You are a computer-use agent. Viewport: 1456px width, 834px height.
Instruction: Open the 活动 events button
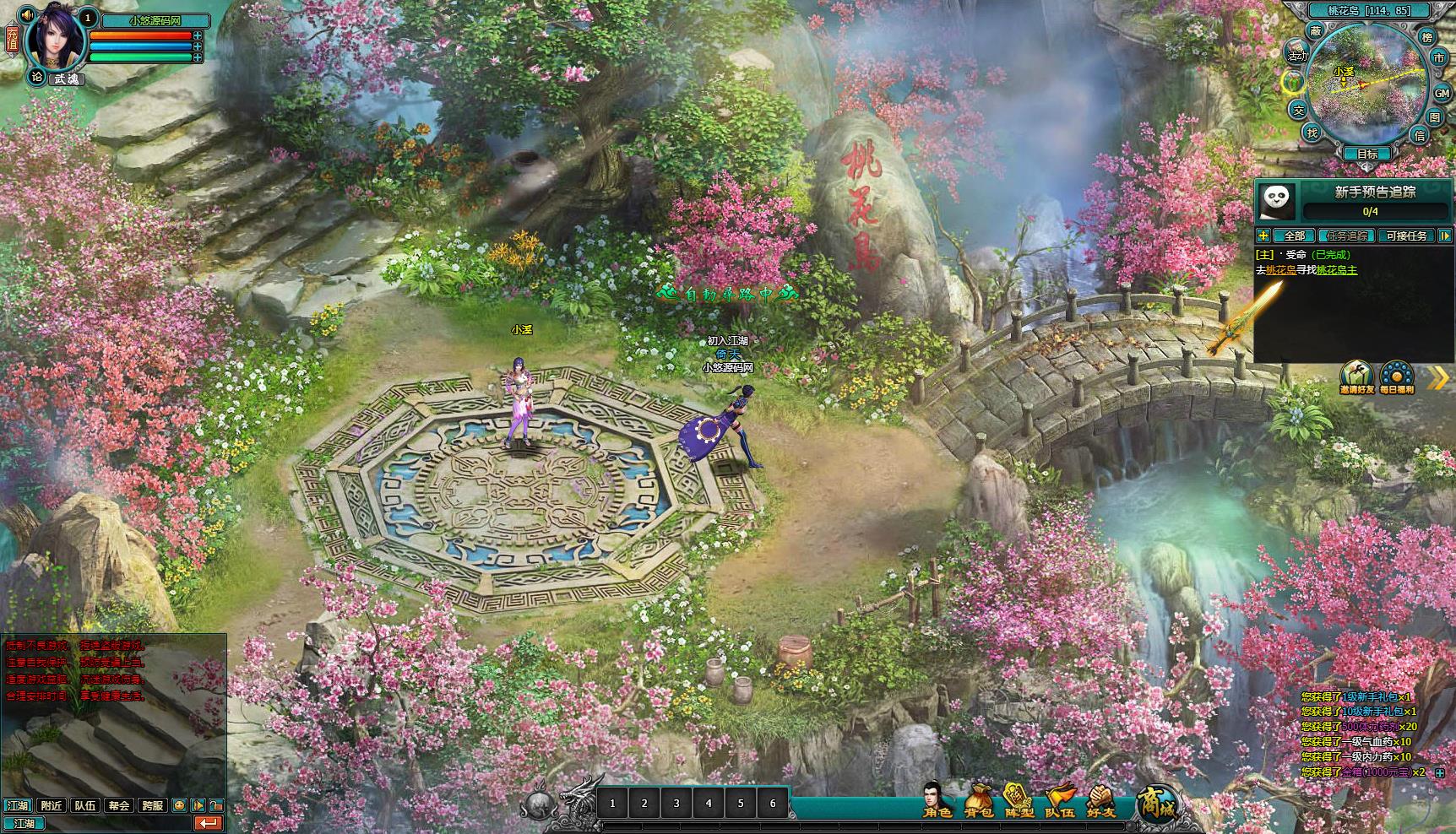click(1297, 55)
